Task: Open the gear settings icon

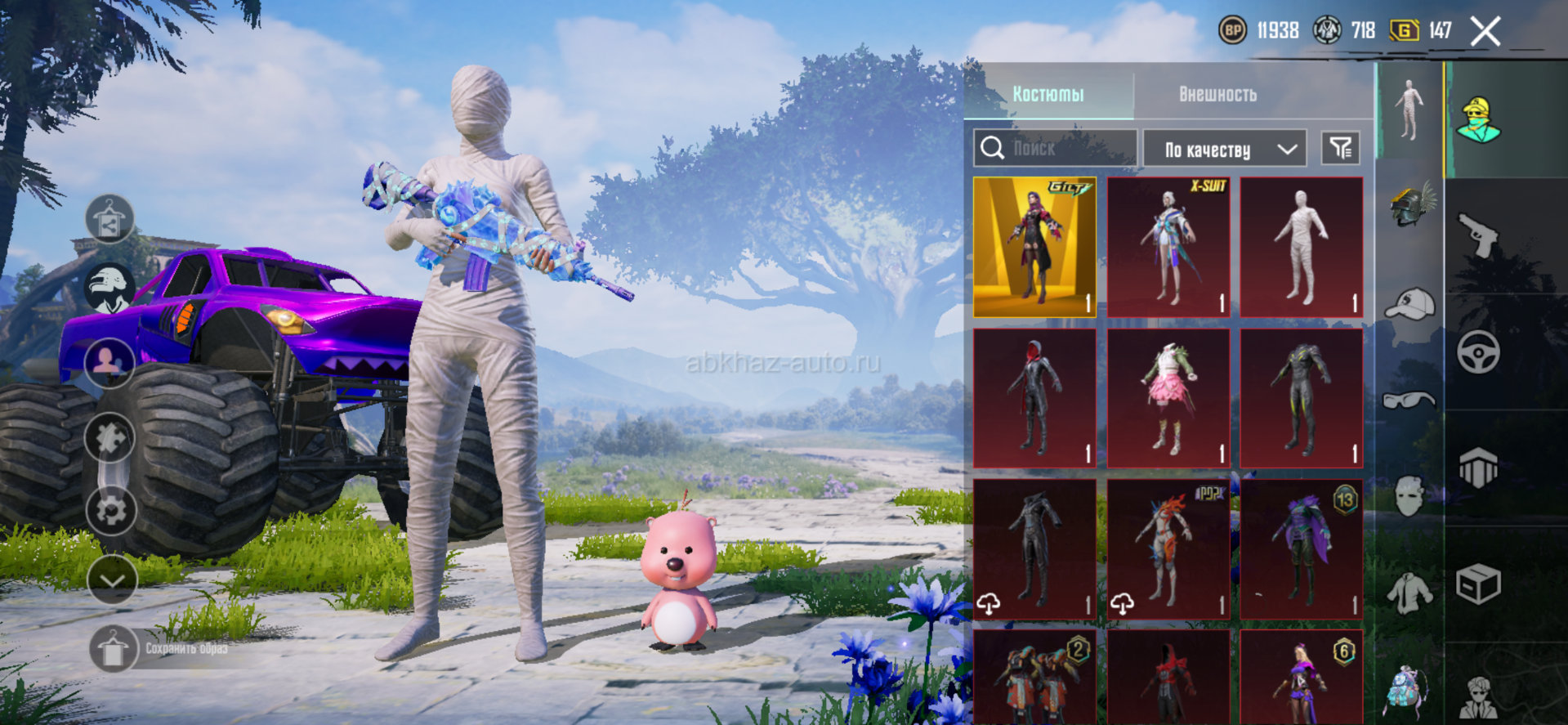Action: [110, 510]
